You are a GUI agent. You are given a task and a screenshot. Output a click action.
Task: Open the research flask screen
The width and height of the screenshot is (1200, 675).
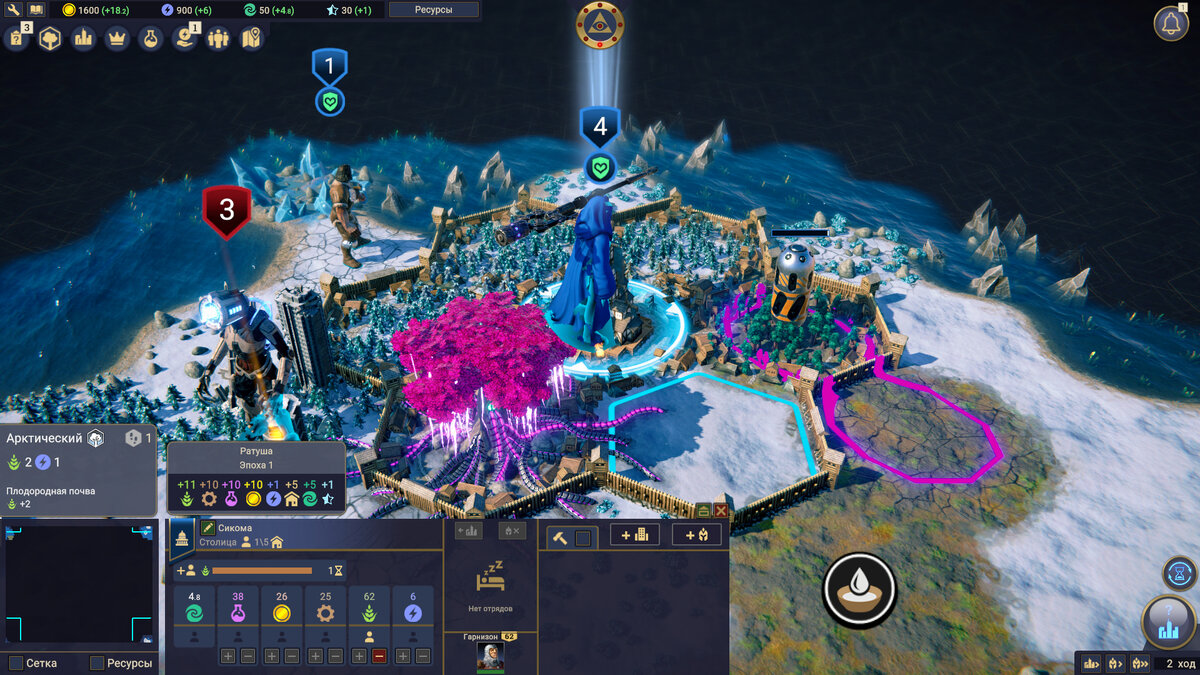150,39
